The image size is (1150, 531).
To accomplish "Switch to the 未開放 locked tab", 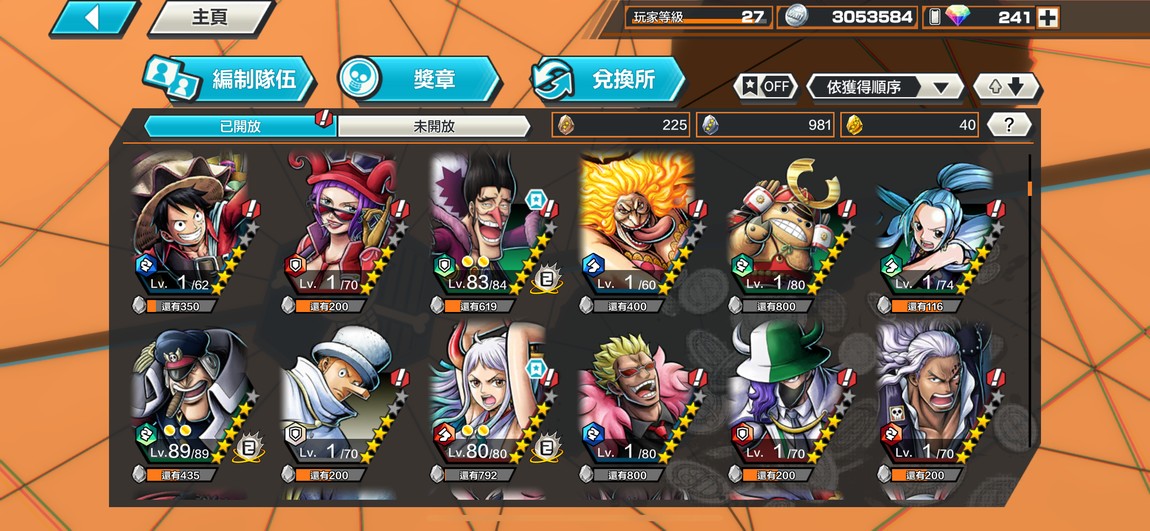I will [433, 126].
